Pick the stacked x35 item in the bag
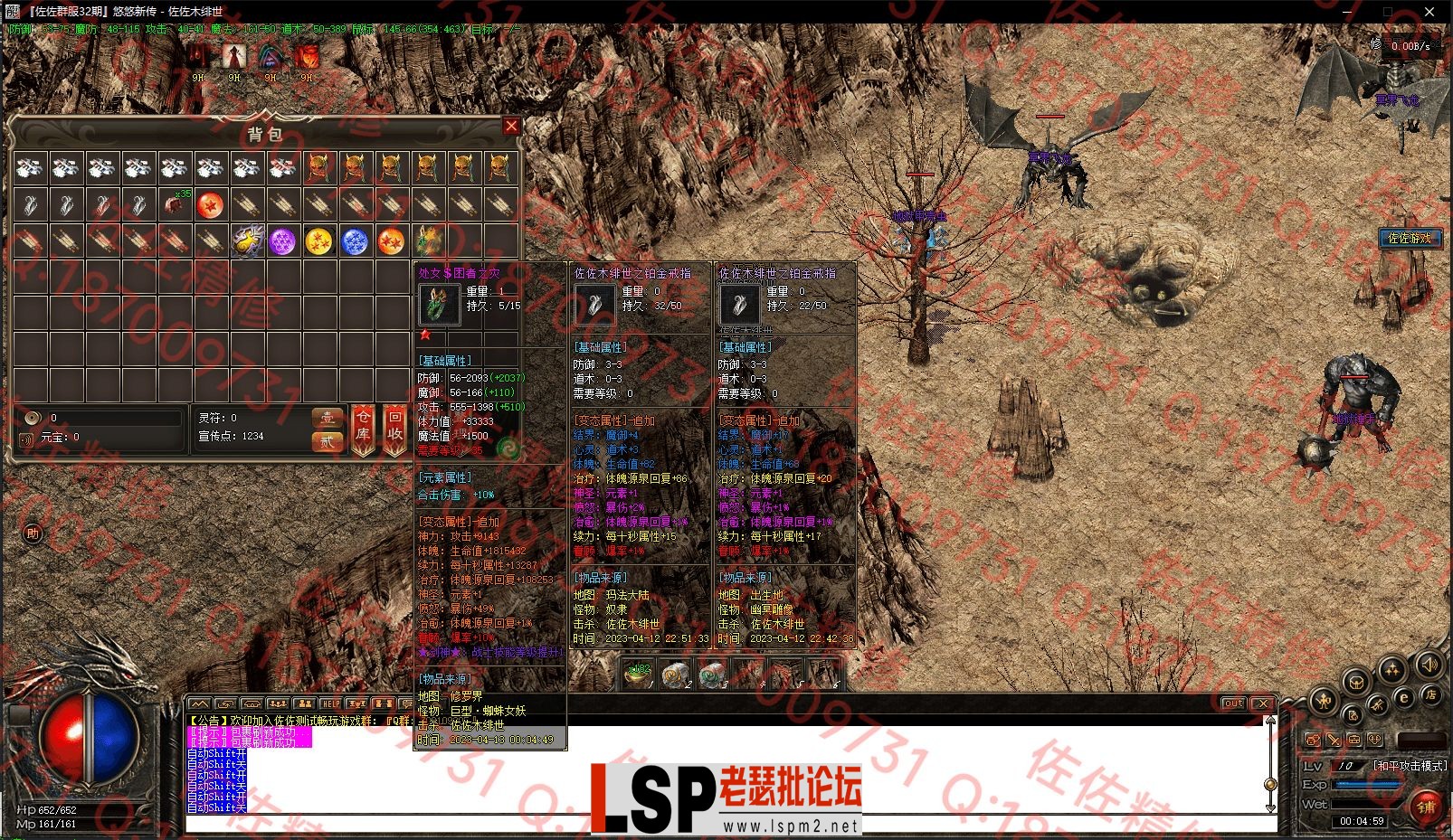This screenshot has width=1453, height=840. coord(175,204)
